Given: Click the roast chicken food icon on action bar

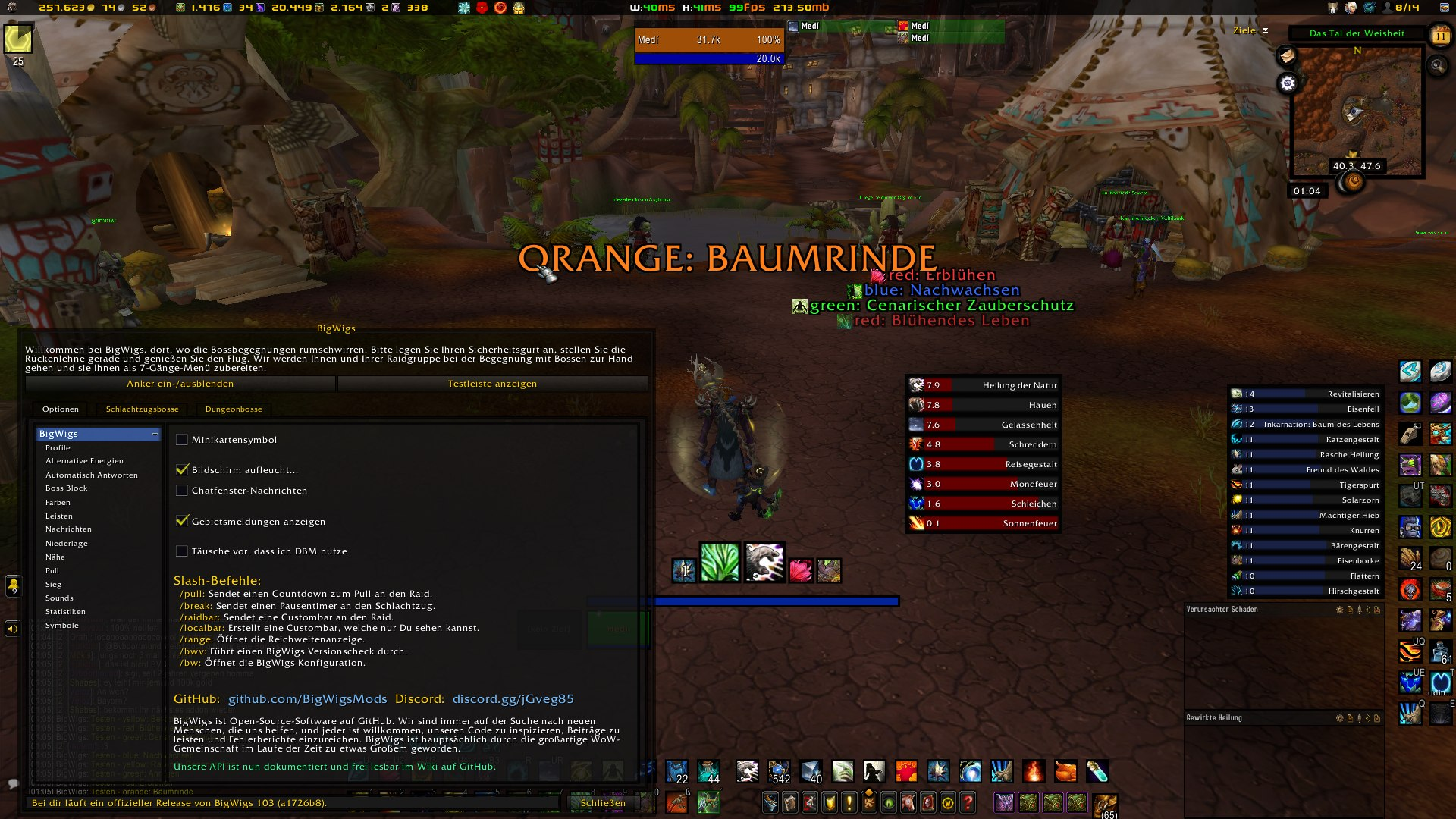Looking at the screenshot, I should click(x=1065, y=772).
